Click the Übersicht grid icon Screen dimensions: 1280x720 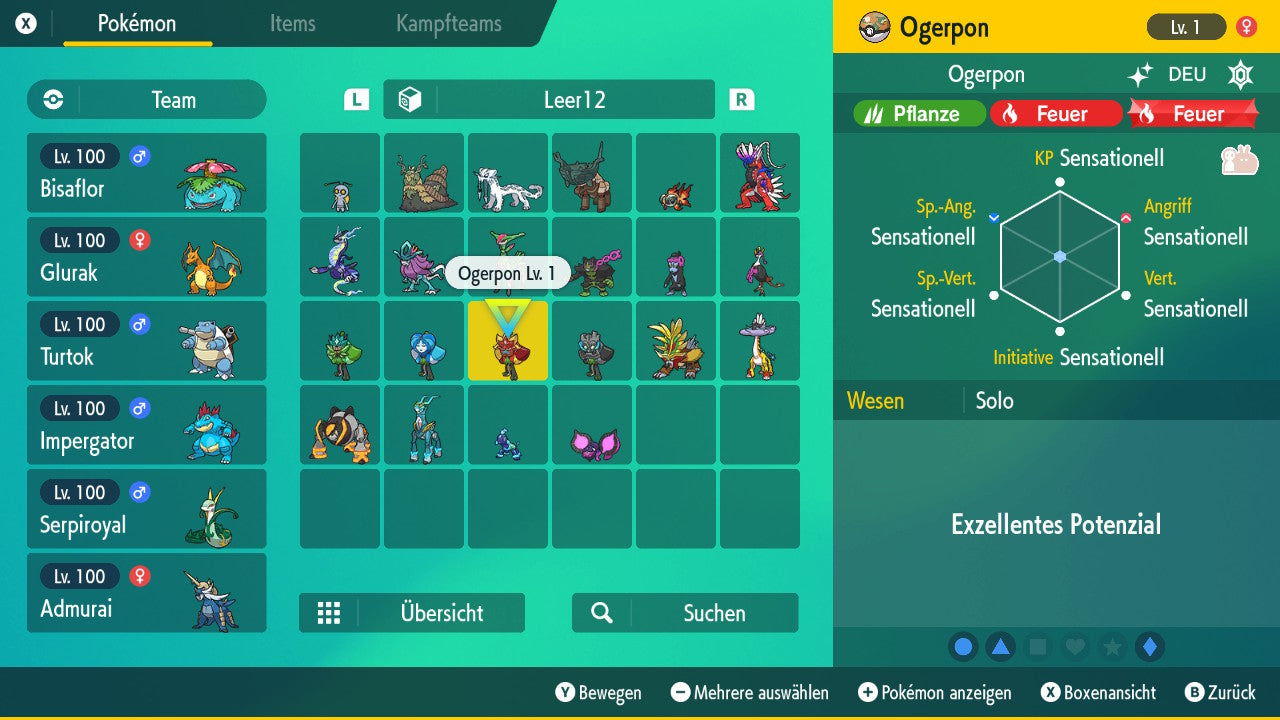[330, 613]
